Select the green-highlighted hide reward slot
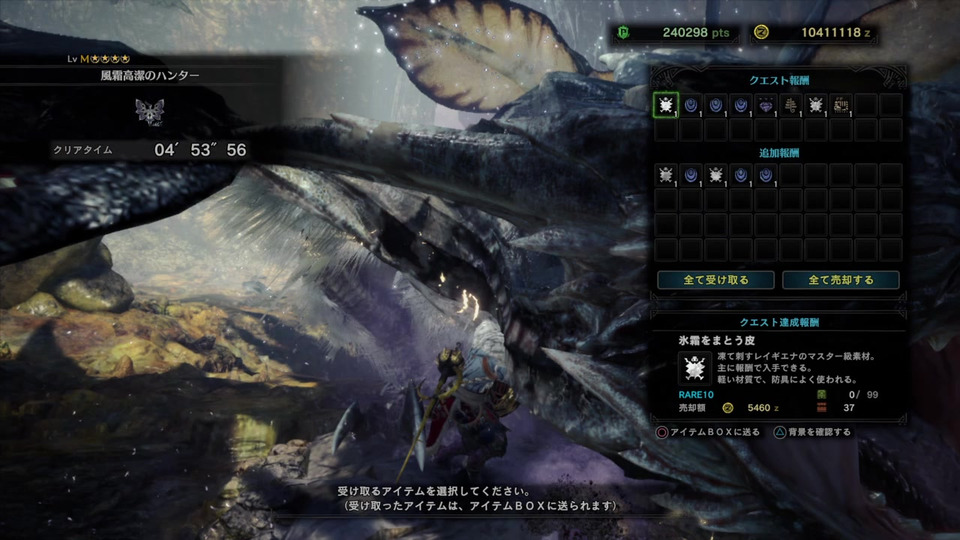 (x=666, y=105)
